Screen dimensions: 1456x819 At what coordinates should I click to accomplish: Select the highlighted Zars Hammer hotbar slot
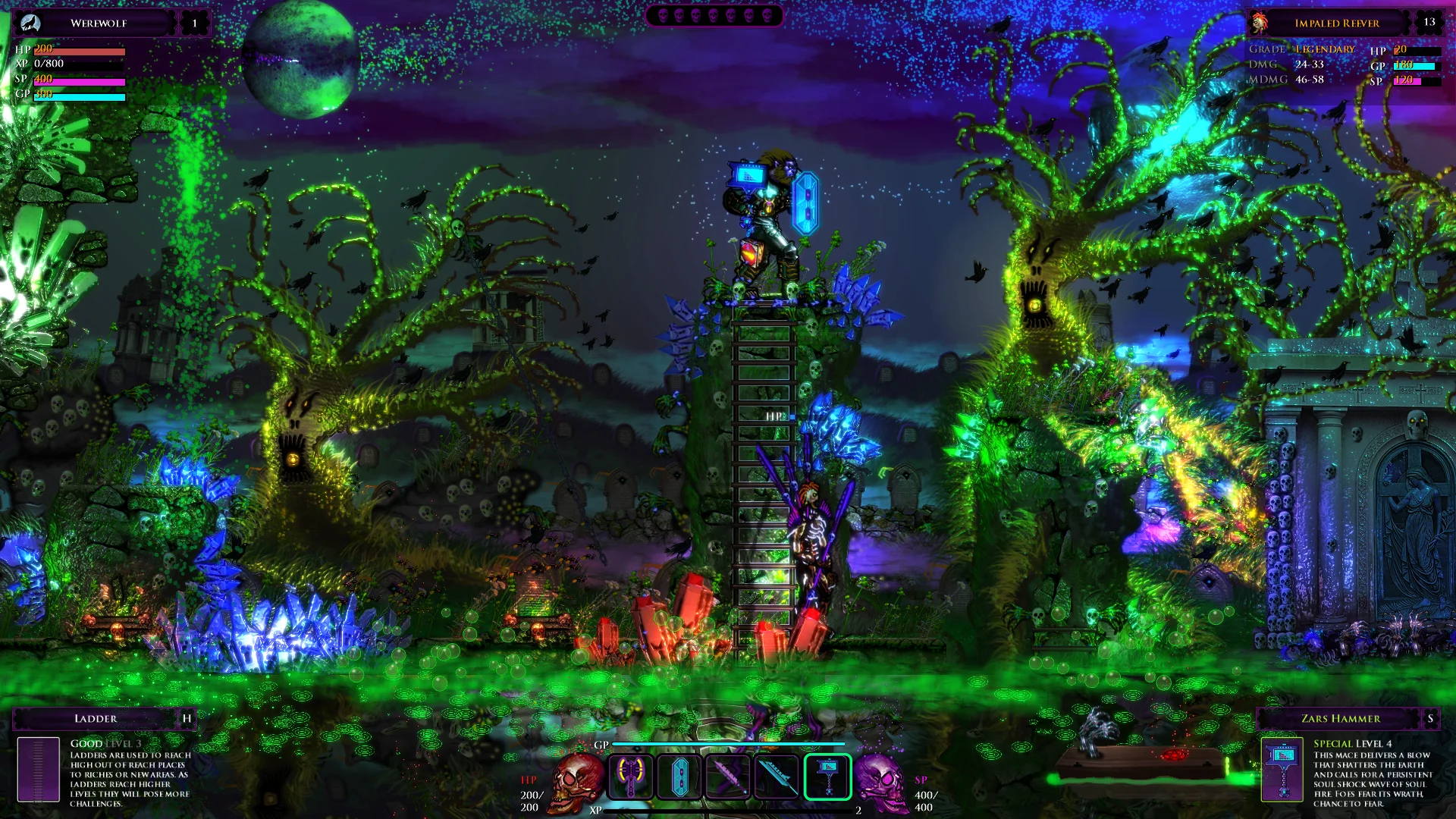click(x=827, y=777)
